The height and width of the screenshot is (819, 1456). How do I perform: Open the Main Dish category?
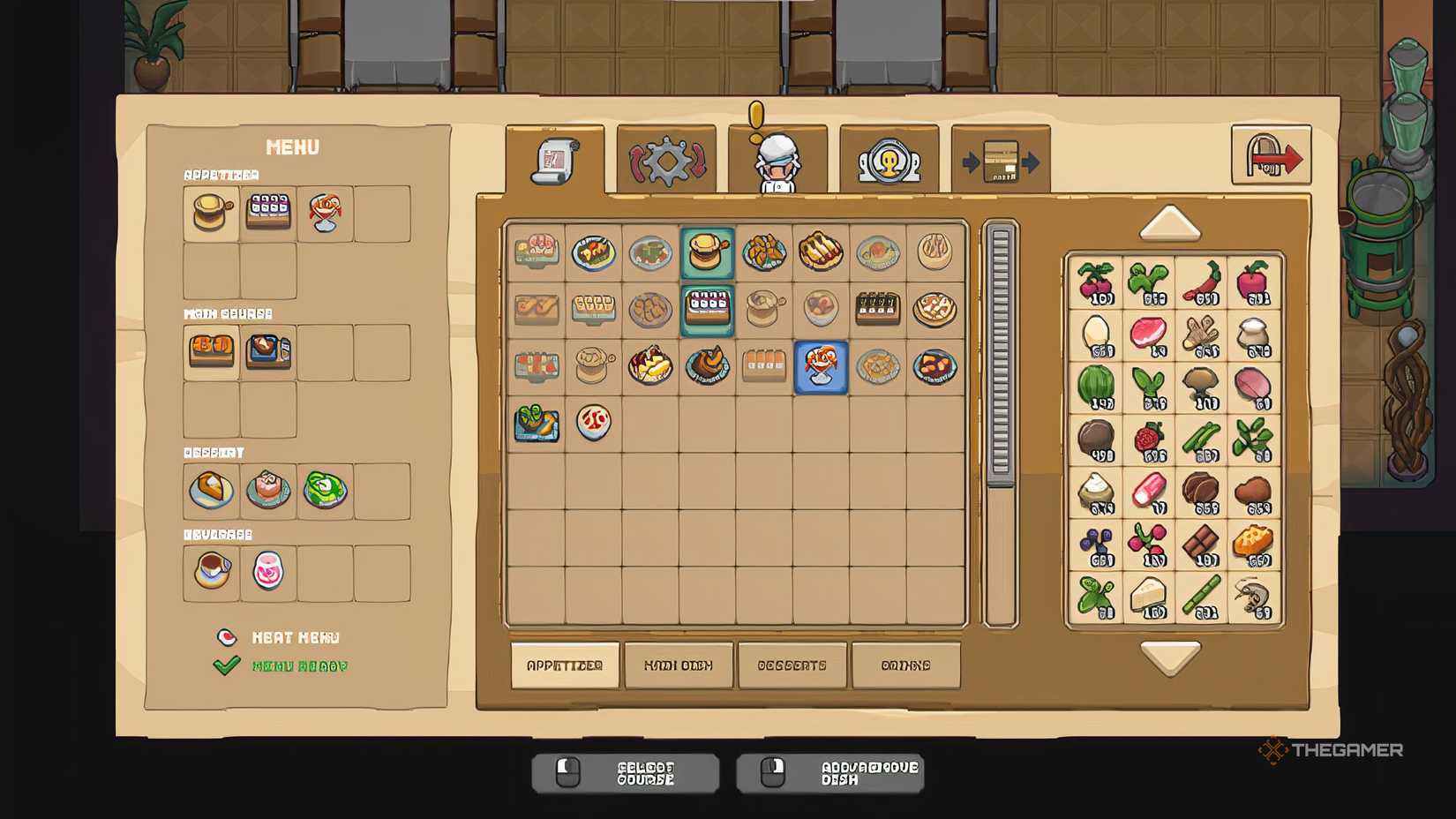tap(679, 665)
